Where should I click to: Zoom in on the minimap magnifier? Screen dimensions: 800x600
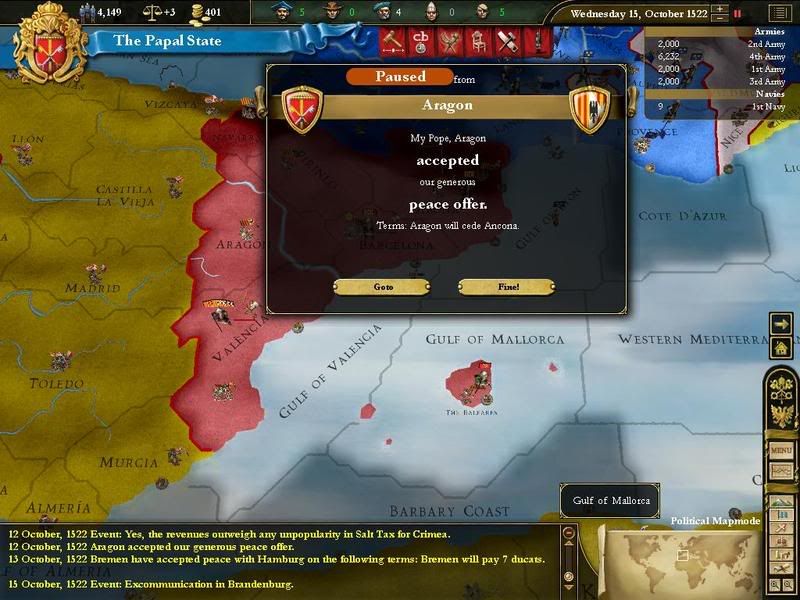click(x=775, y=583)
